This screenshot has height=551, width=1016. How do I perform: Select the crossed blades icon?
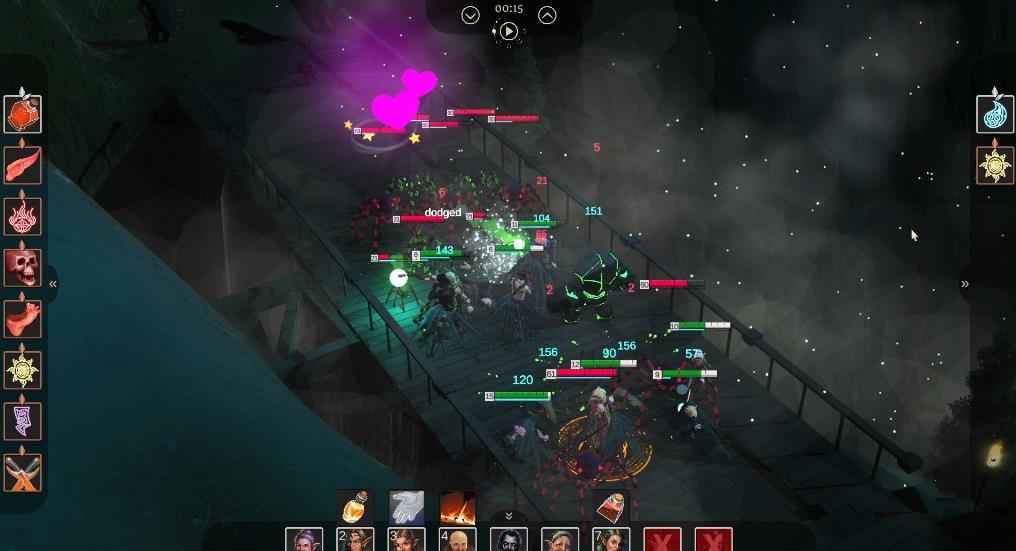22,472
